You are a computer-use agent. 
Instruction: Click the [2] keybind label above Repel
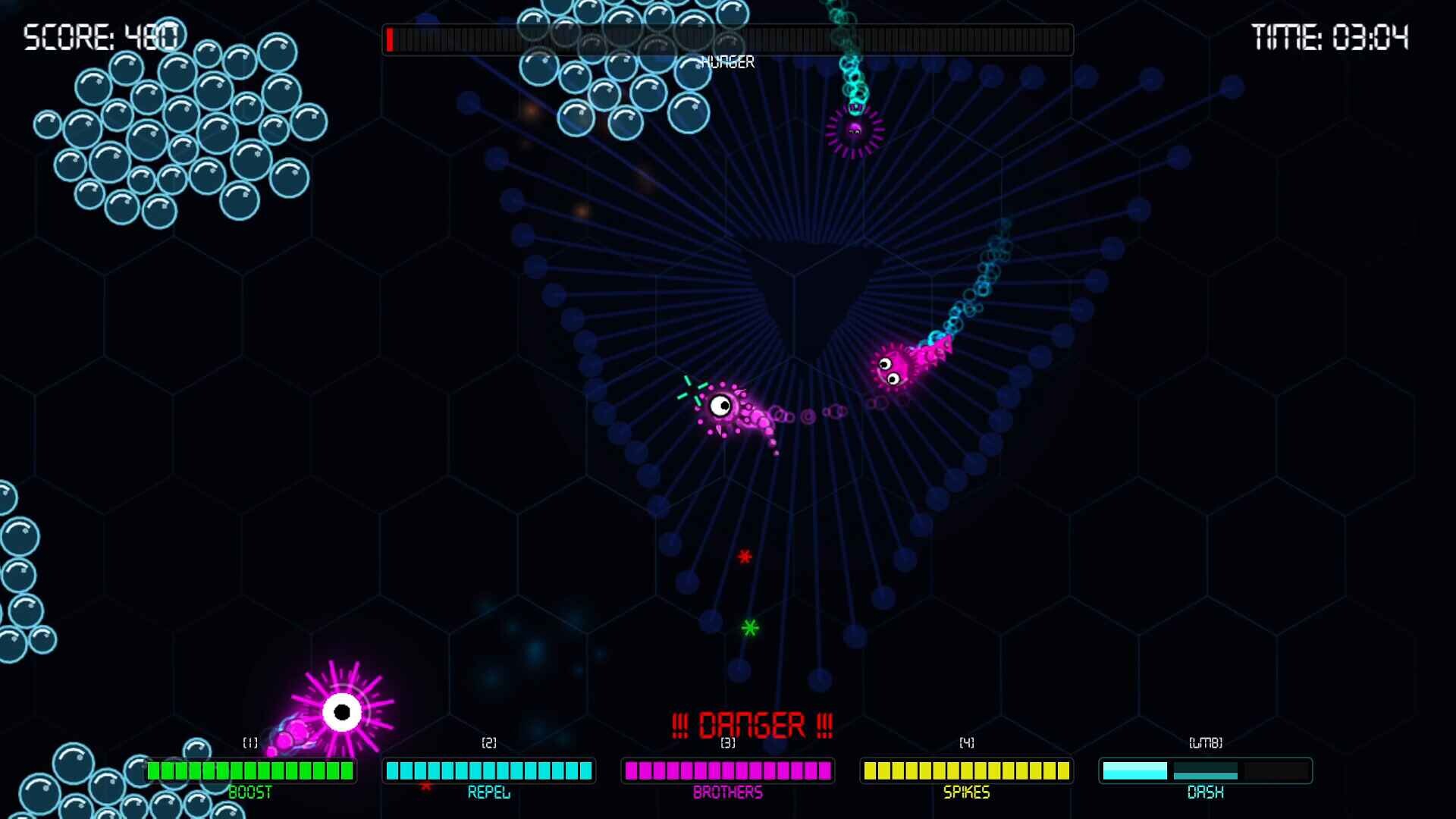pyautogui.click(x=489, y=744)
